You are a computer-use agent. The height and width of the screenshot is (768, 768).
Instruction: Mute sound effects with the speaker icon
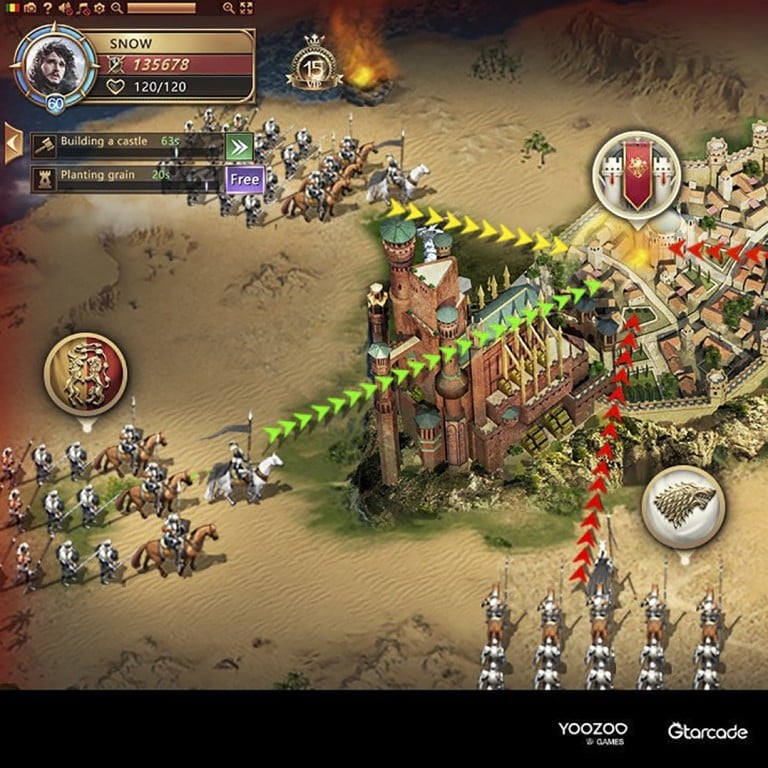point(65,8)
